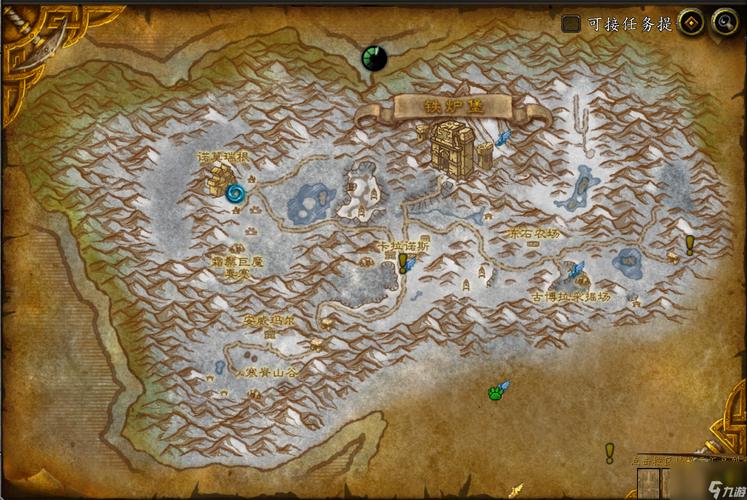Select the green paw print map marker
This screenshot has width=747, height=500.
pos(494,393)
